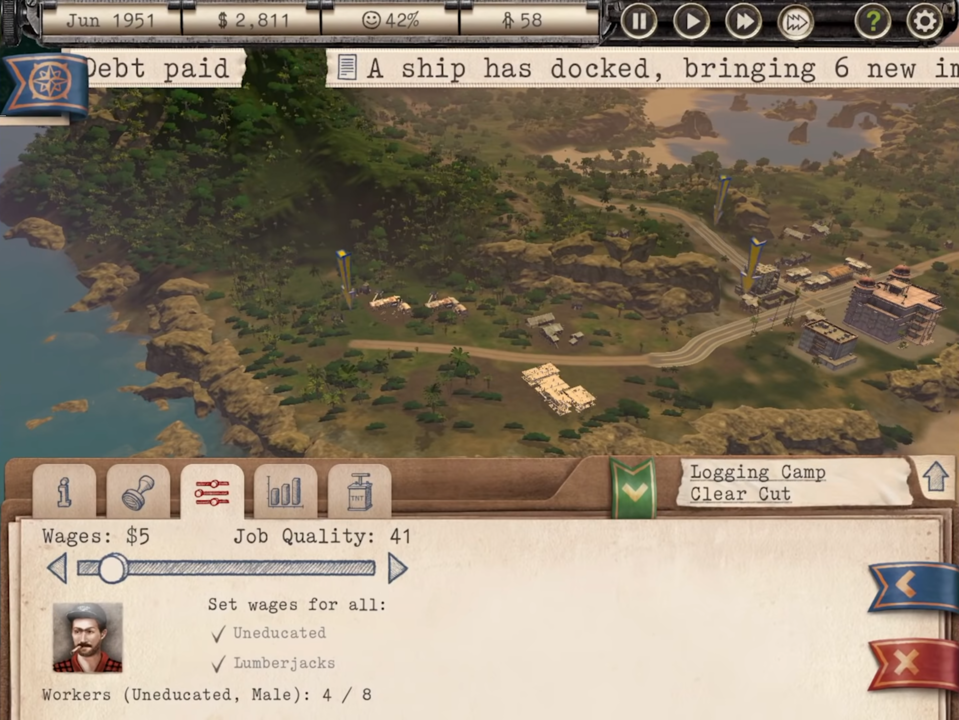Image resolution: width=959 pixels, height=720 pixels.
Task: Toggle set wages for all Uneducated
Action: (x=219, y=634)
